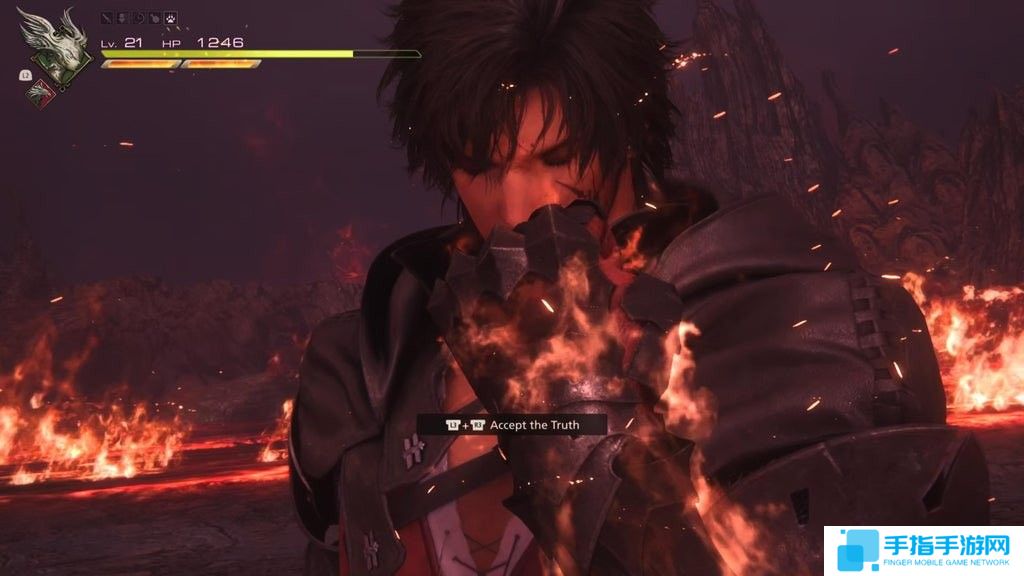Viewport: 1024px width, 576px height.
Task: Click the highlighted paw print status icon
Action: 171,18
